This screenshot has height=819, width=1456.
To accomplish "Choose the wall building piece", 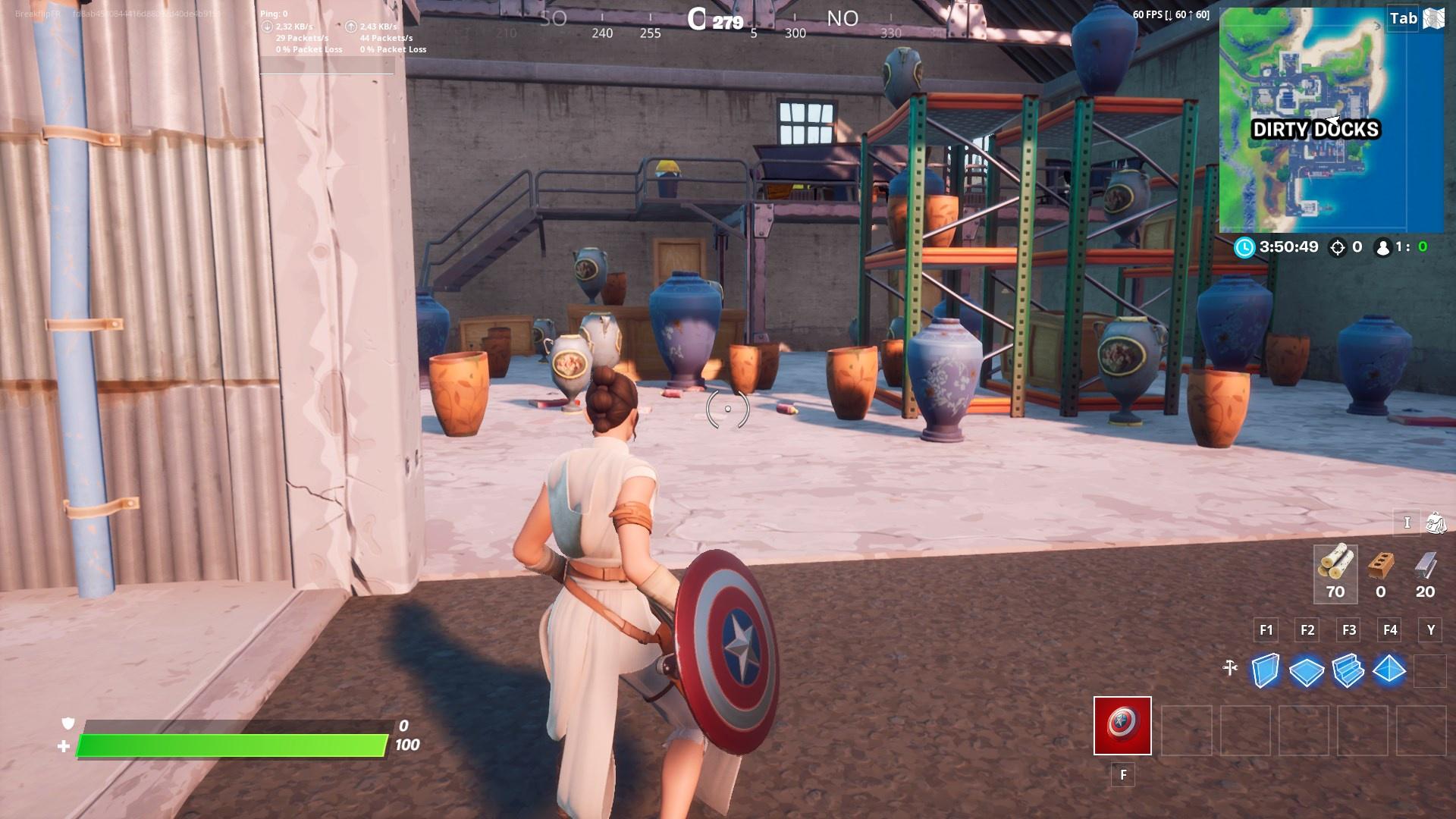I will pos(1265,670).
